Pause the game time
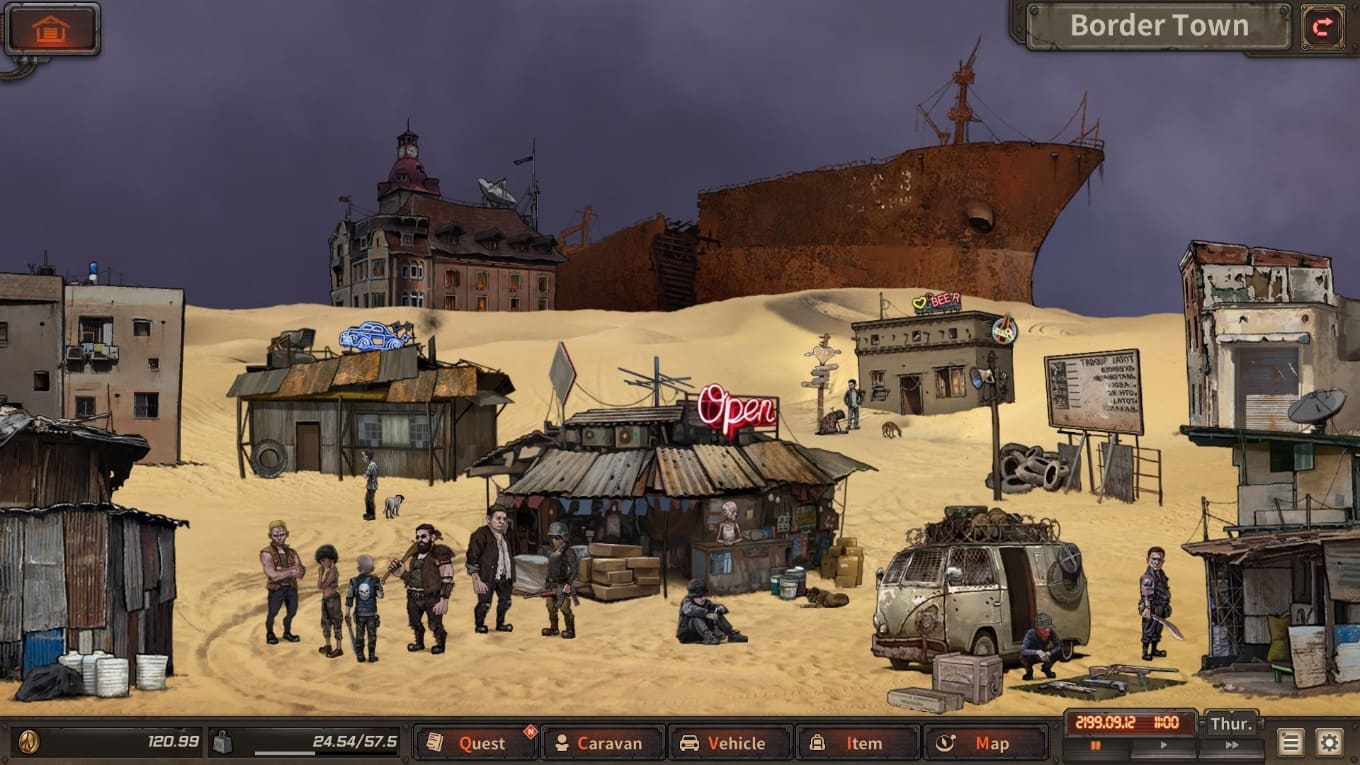Viewport: 1360px width, 765px height. pyautogui.click(x=1096, y=745)
